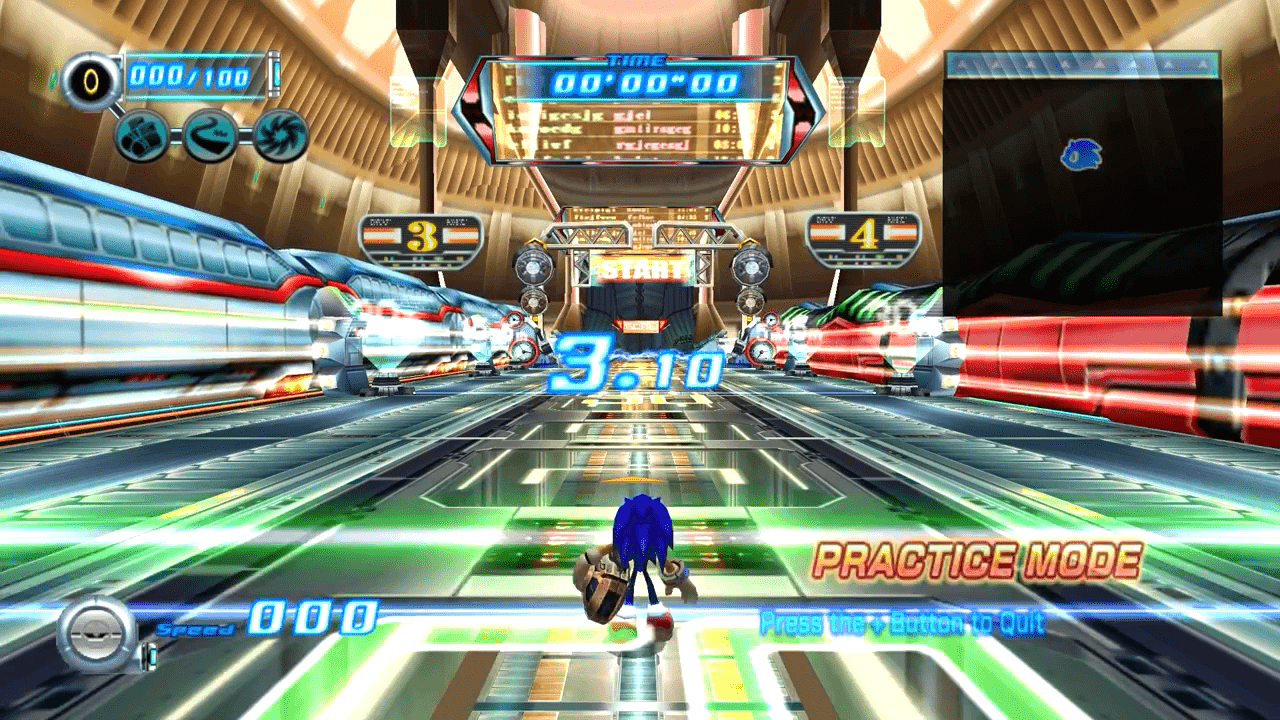Click the gold ring counter icon

point(91,80)
